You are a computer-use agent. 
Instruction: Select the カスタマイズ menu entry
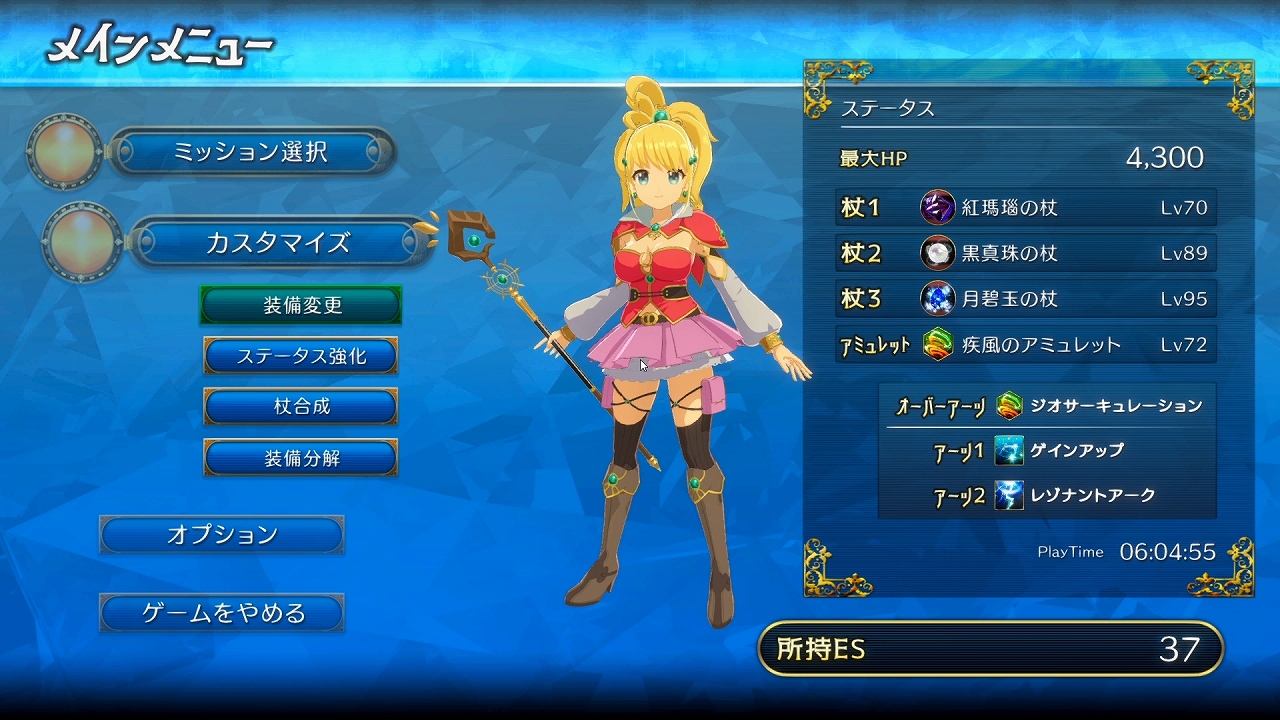277,242
